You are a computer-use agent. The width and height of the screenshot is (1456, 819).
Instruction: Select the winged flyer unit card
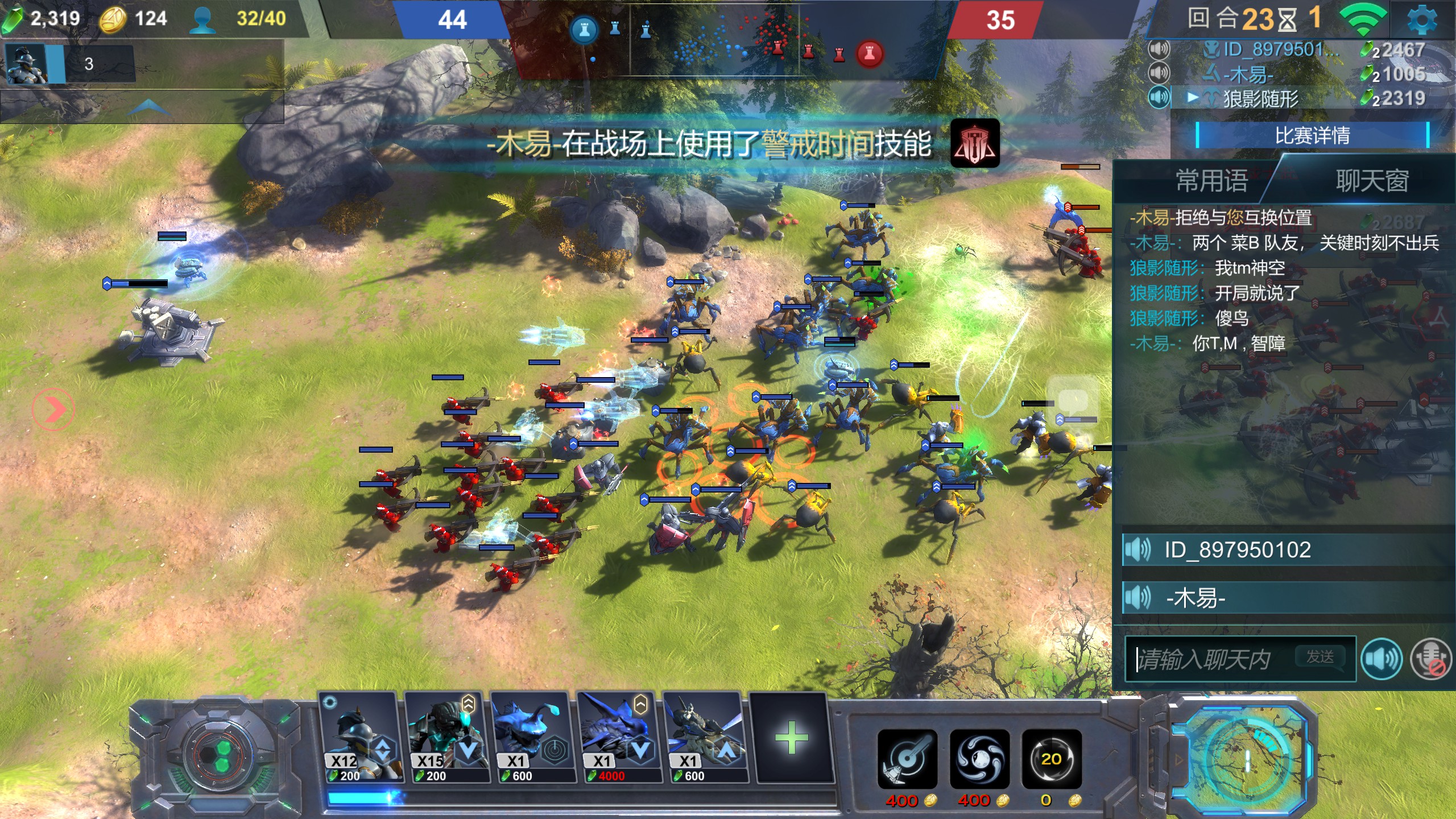[705, 738]
